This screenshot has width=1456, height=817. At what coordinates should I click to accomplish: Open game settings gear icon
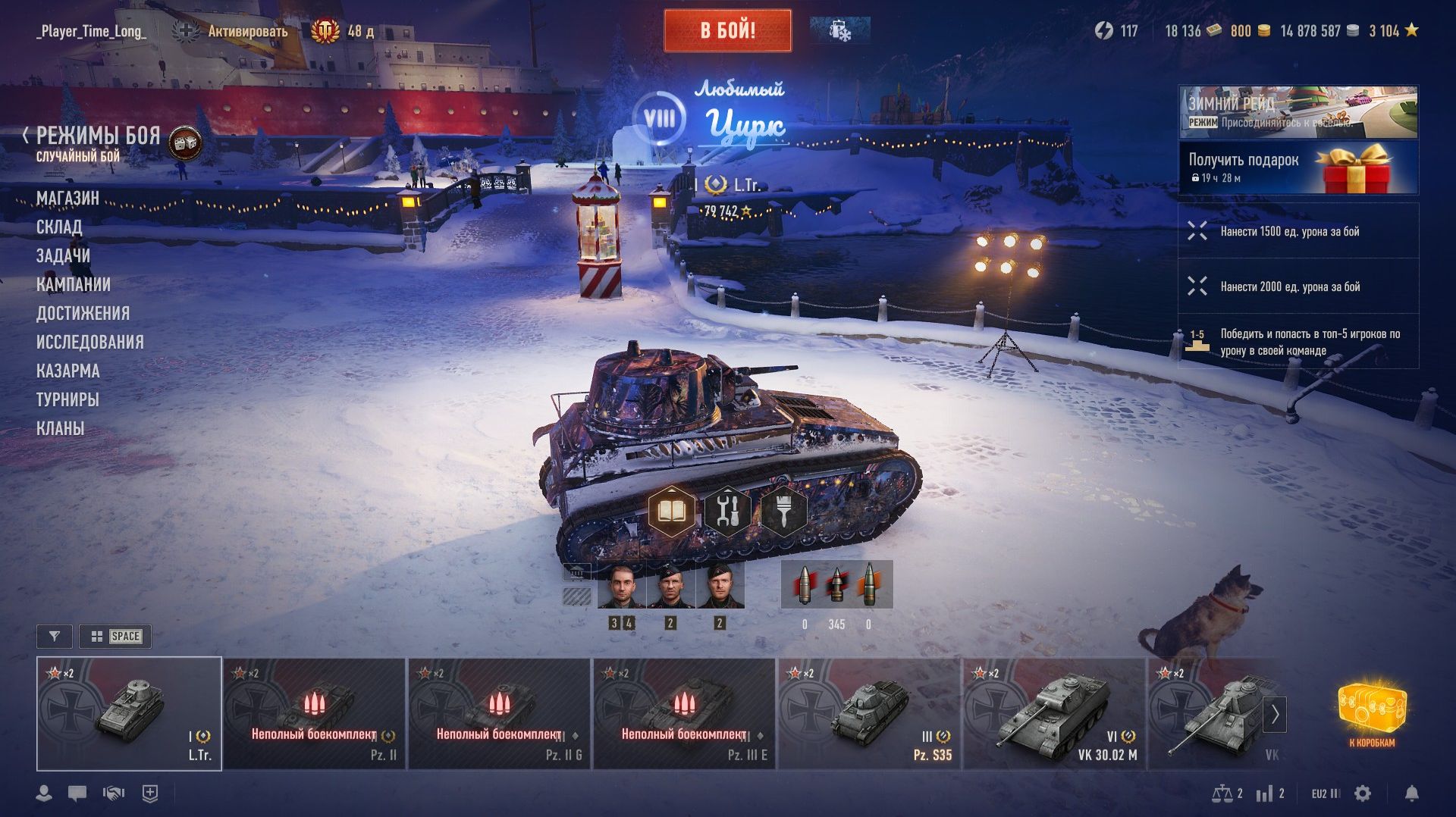(1363, 794)
